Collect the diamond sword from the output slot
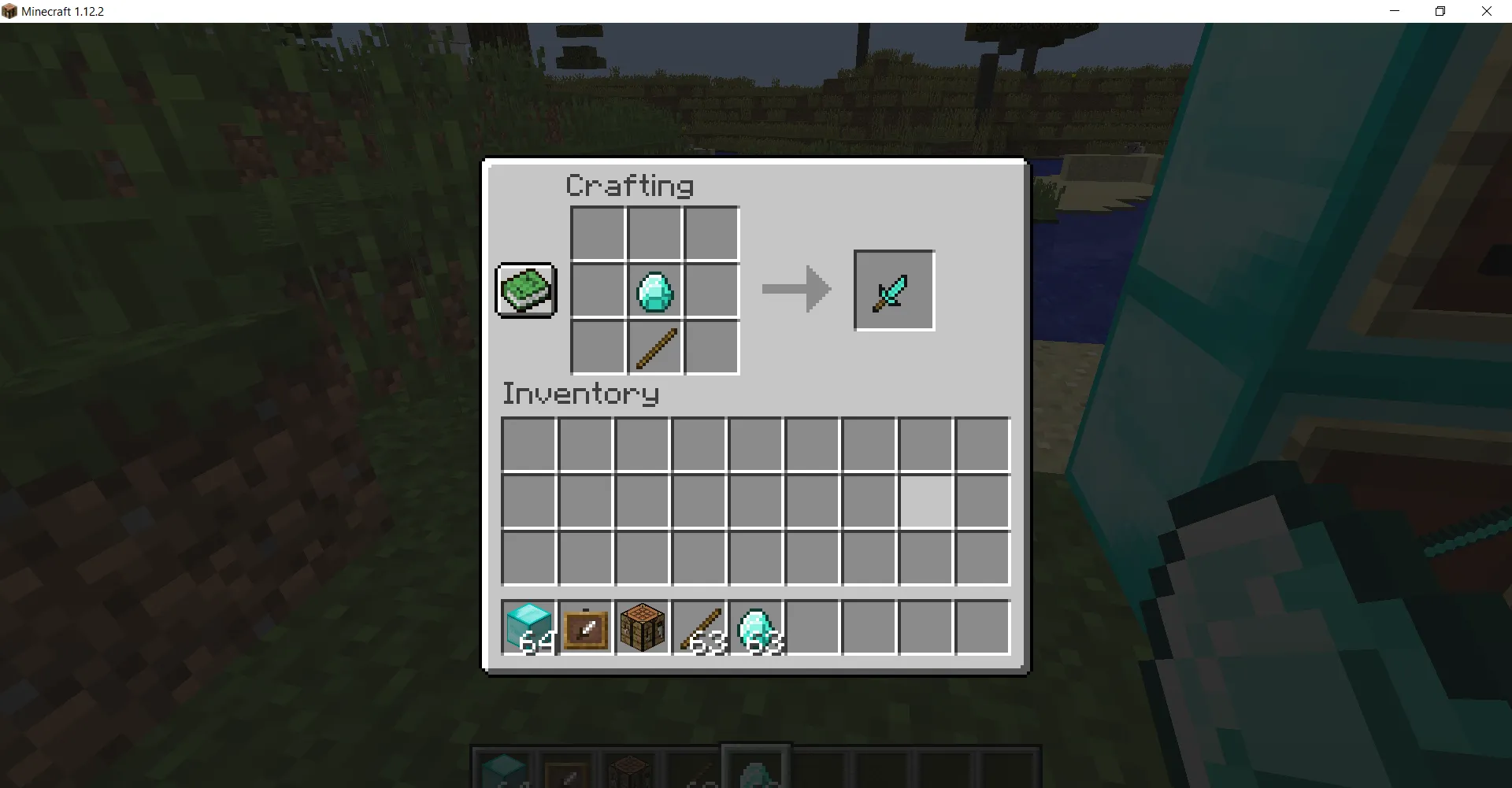This screenshot has width=1512, height=788. pyautogui.click(x=893, y=290)
